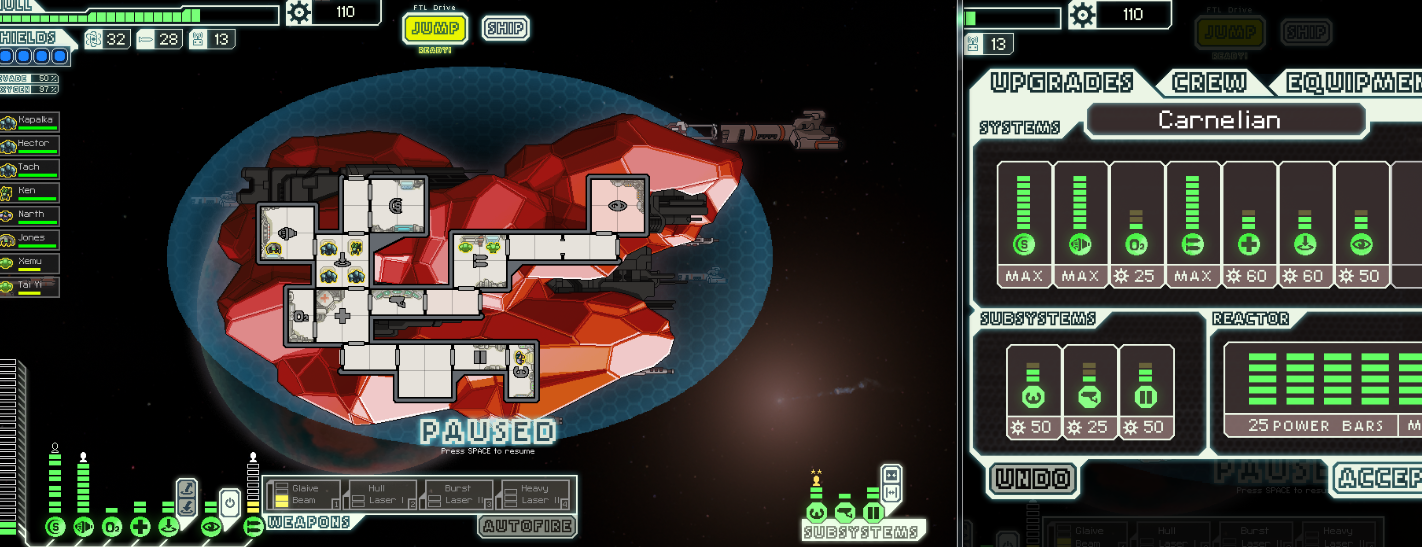This screenshot has height=547, width=1422.
Task: Activate cloaking with the power button
Action: tap(229, 502)
